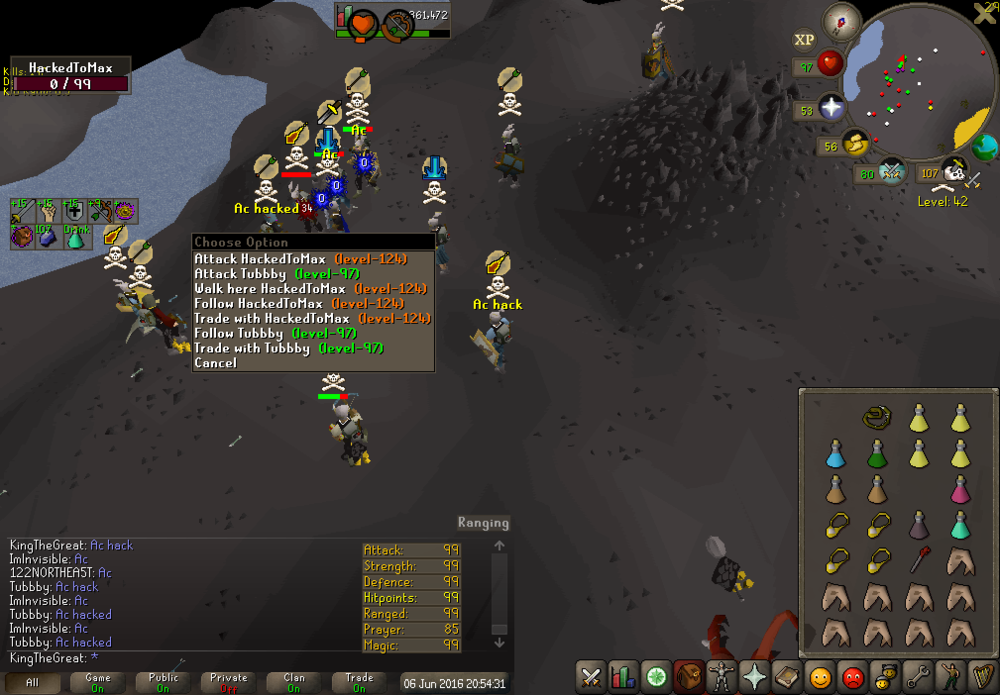Switch chat to the Clan tab
This screenshot has width=1000, height=695.
coord(293,682)
